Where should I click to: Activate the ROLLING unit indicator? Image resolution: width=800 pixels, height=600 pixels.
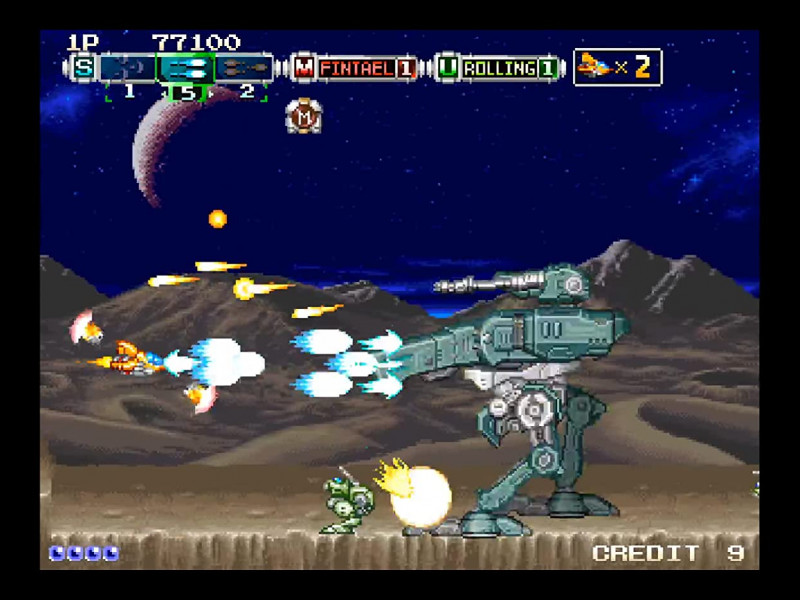498,68
